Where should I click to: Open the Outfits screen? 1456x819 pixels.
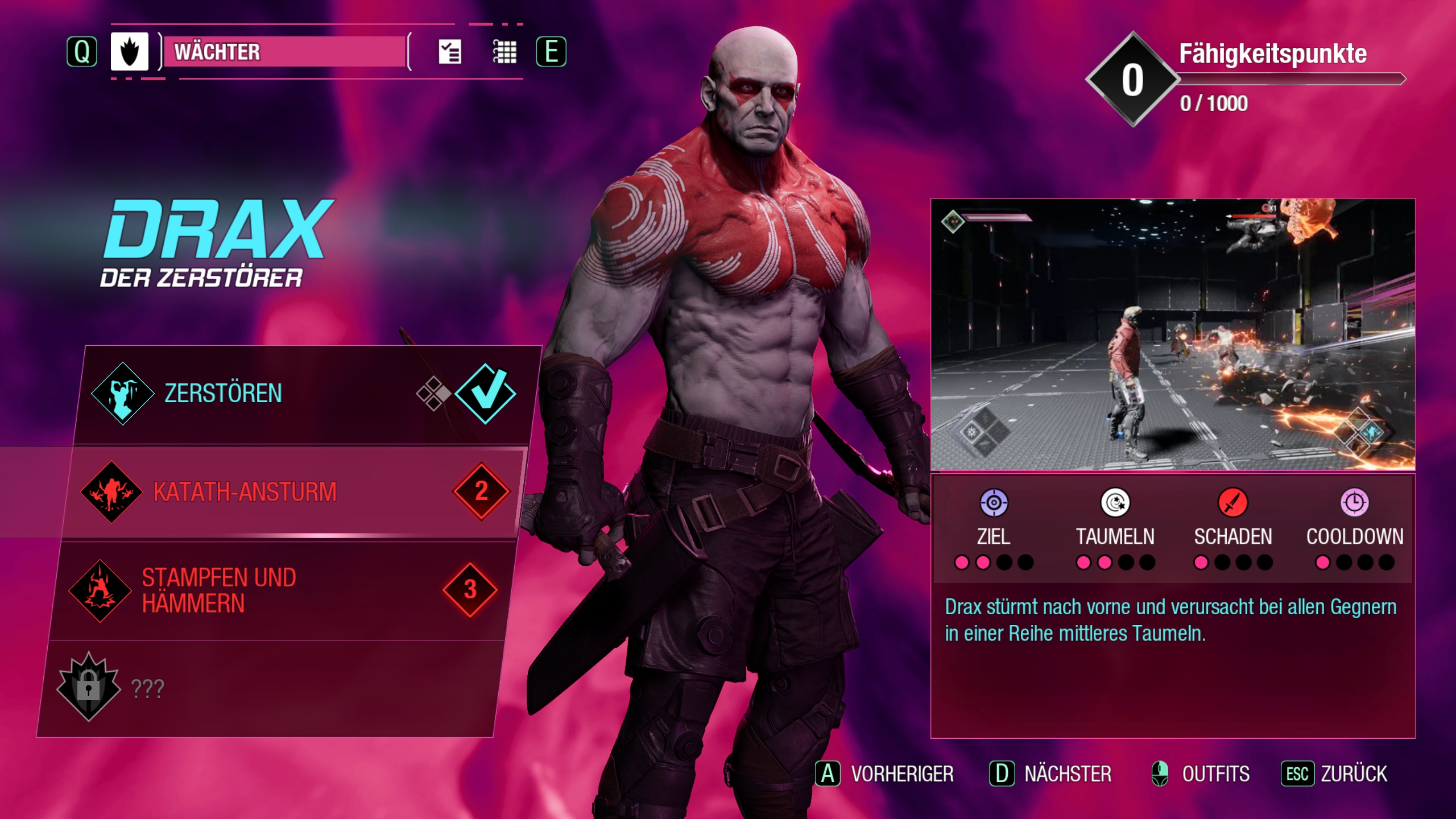(1201, 774)
